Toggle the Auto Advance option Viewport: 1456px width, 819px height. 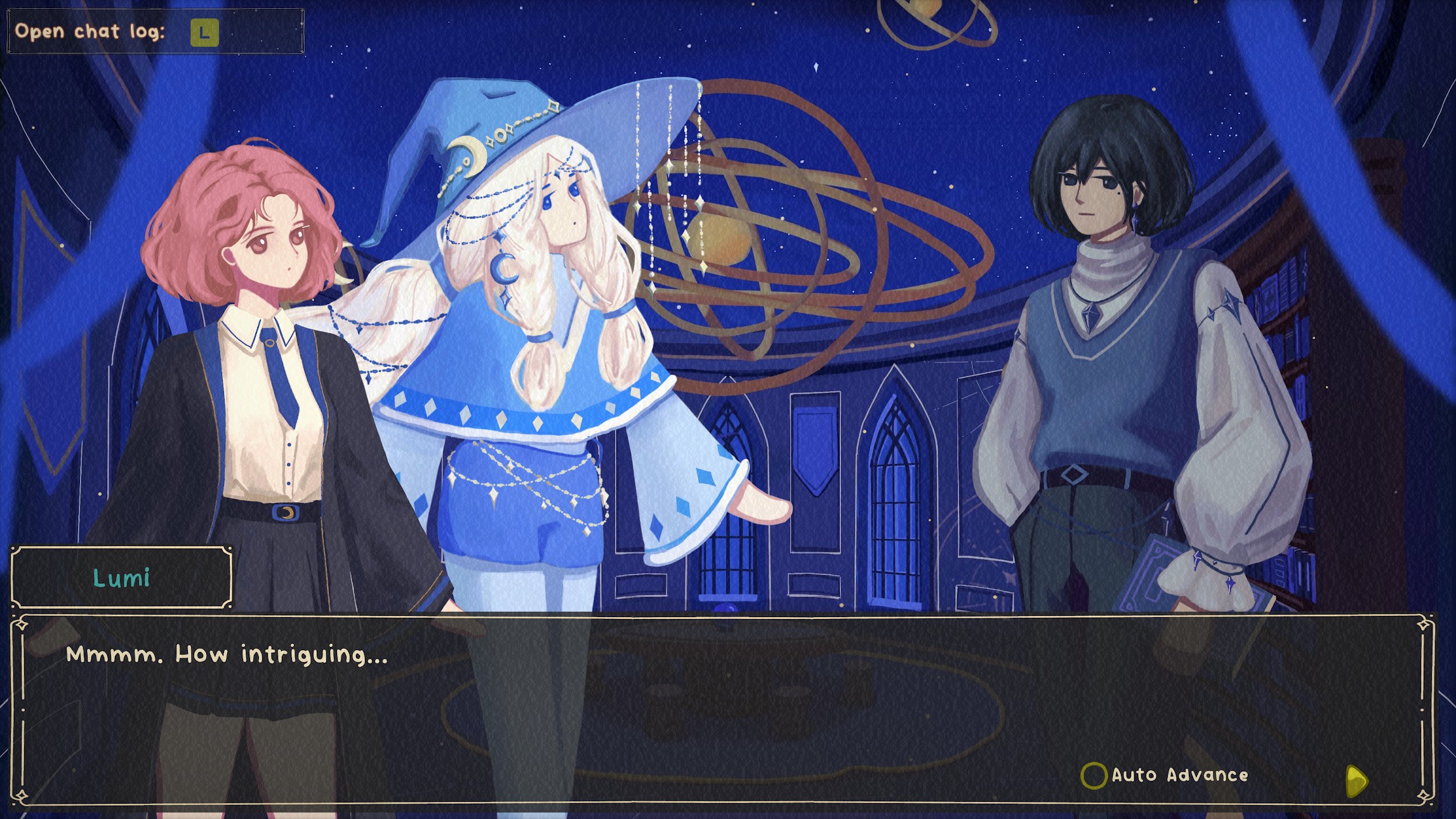1094,775
